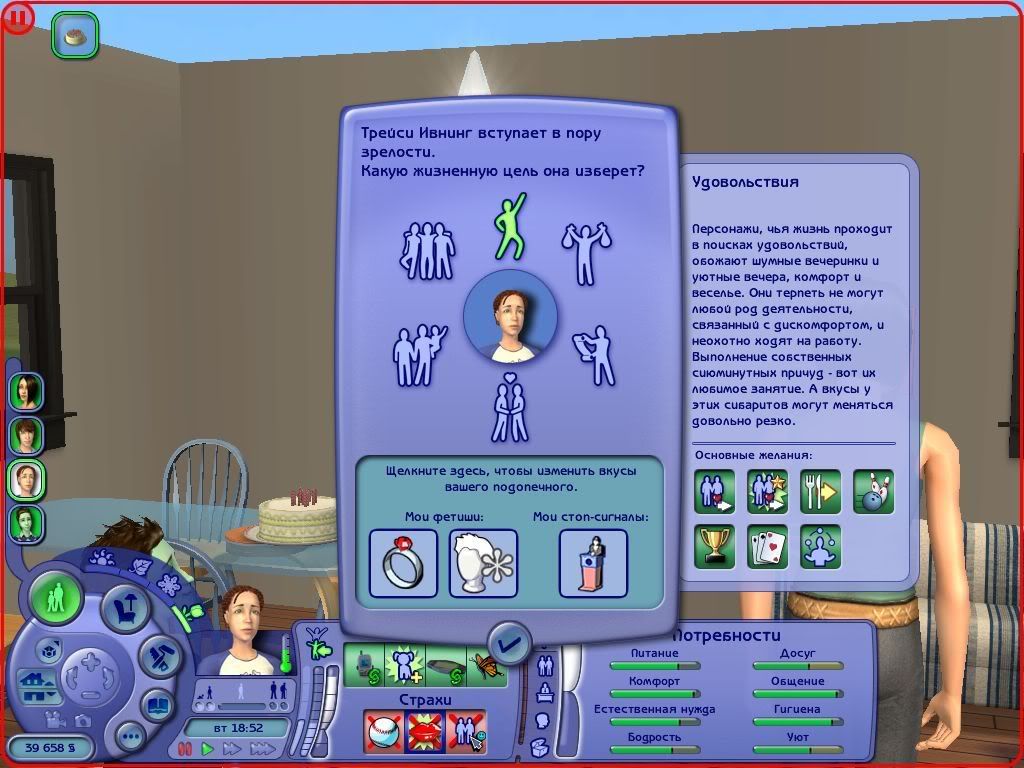
Task: Change the ring turn-on icon
Action: click(403, 563)
